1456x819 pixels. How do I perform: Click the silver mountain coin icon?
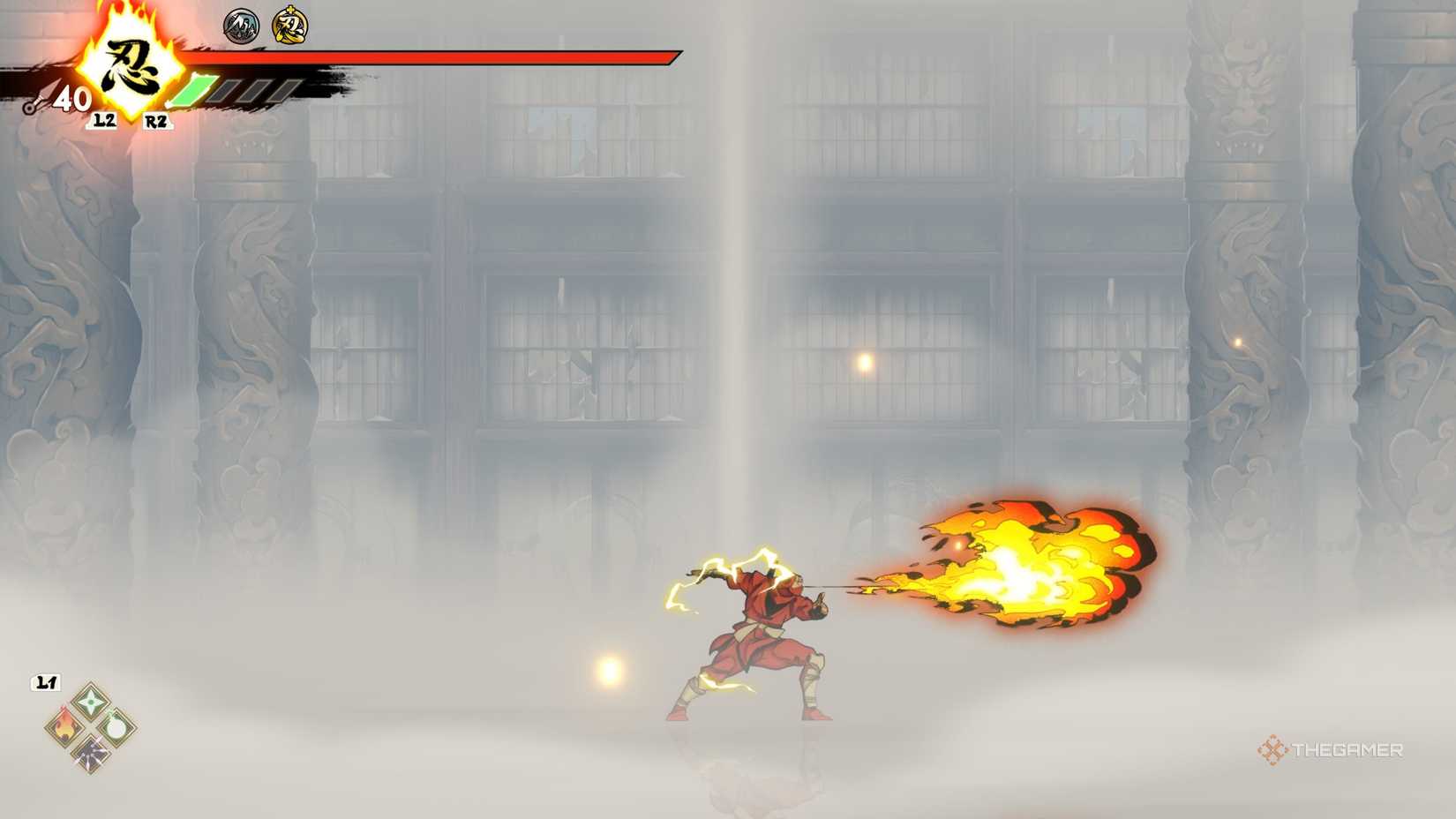[x=242, y=25]
